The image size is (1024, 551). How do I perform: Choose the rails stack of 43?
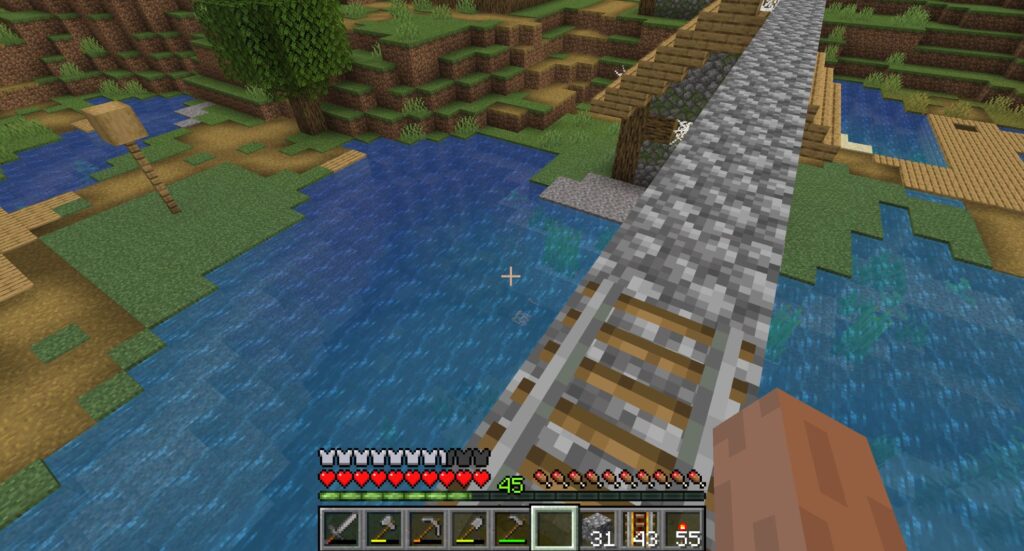[639, 527]
